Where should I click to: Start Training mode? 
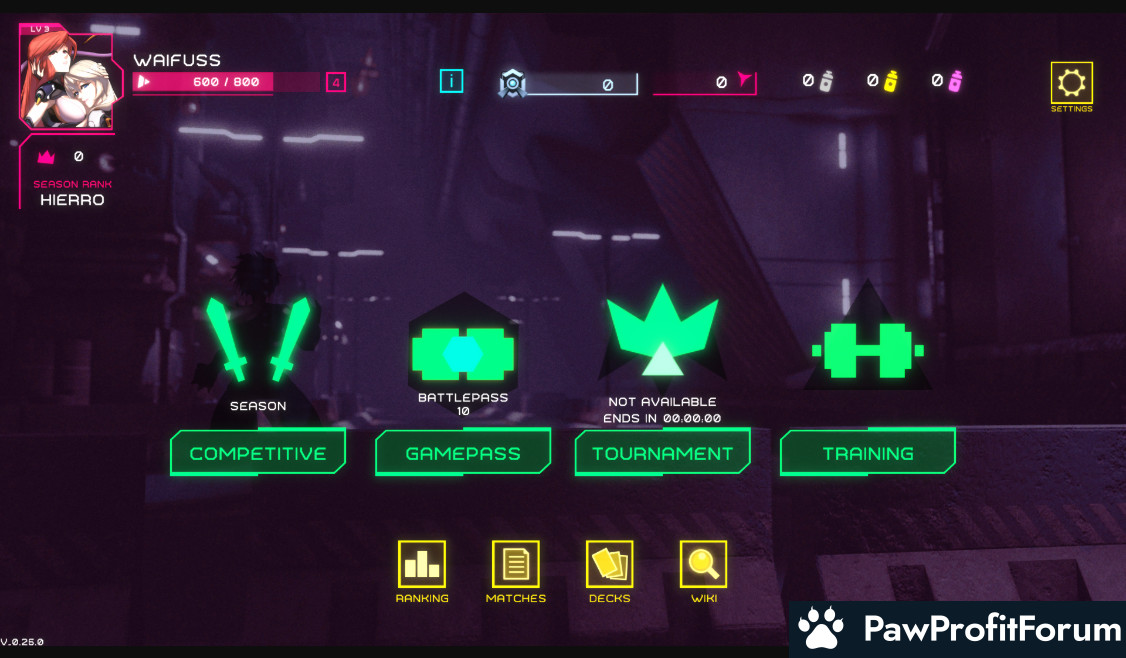867,453
